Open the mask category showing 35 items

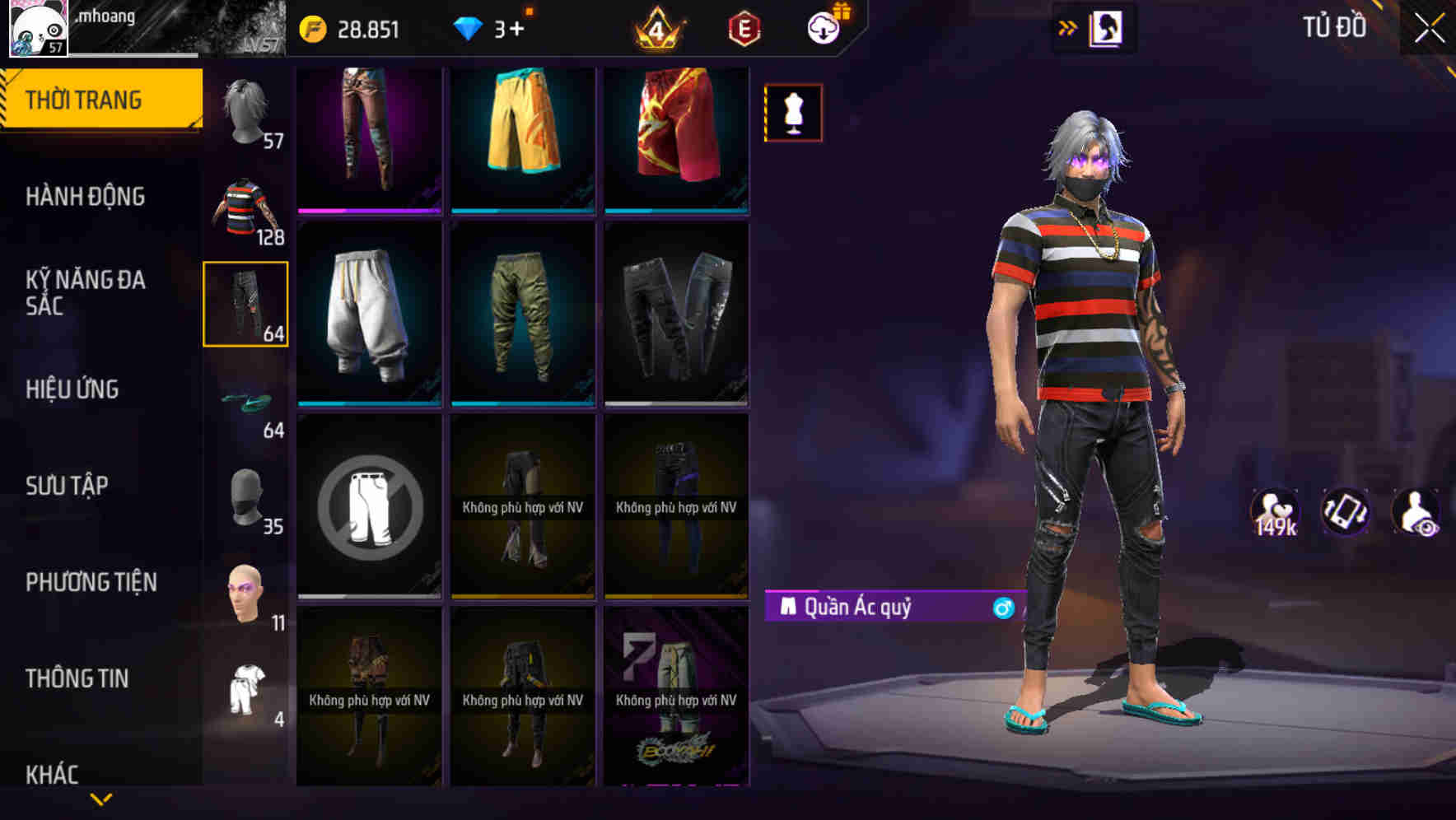246,494
